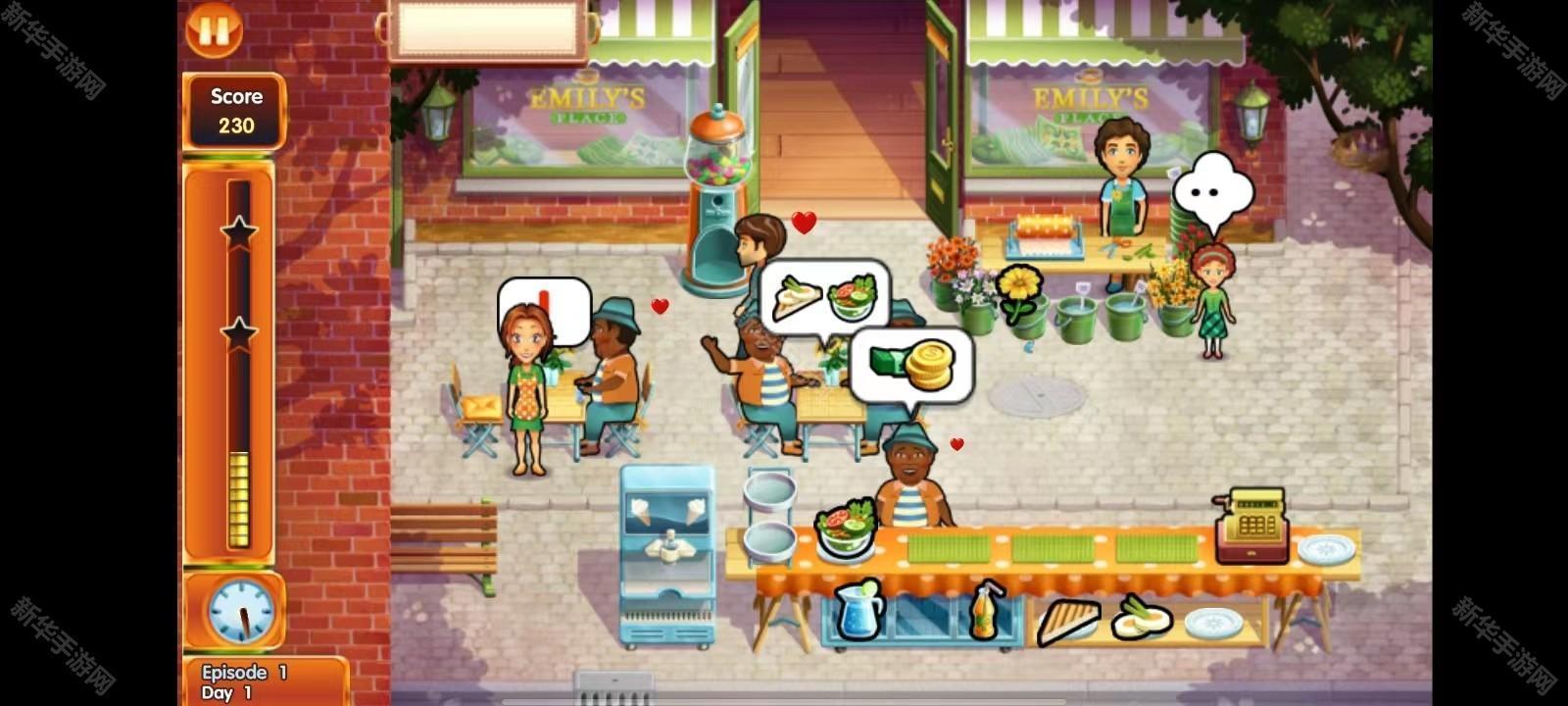Screen dimensions: 1568x706
Task: Tap the money and coins payment bubble
Action: (910, 366)
